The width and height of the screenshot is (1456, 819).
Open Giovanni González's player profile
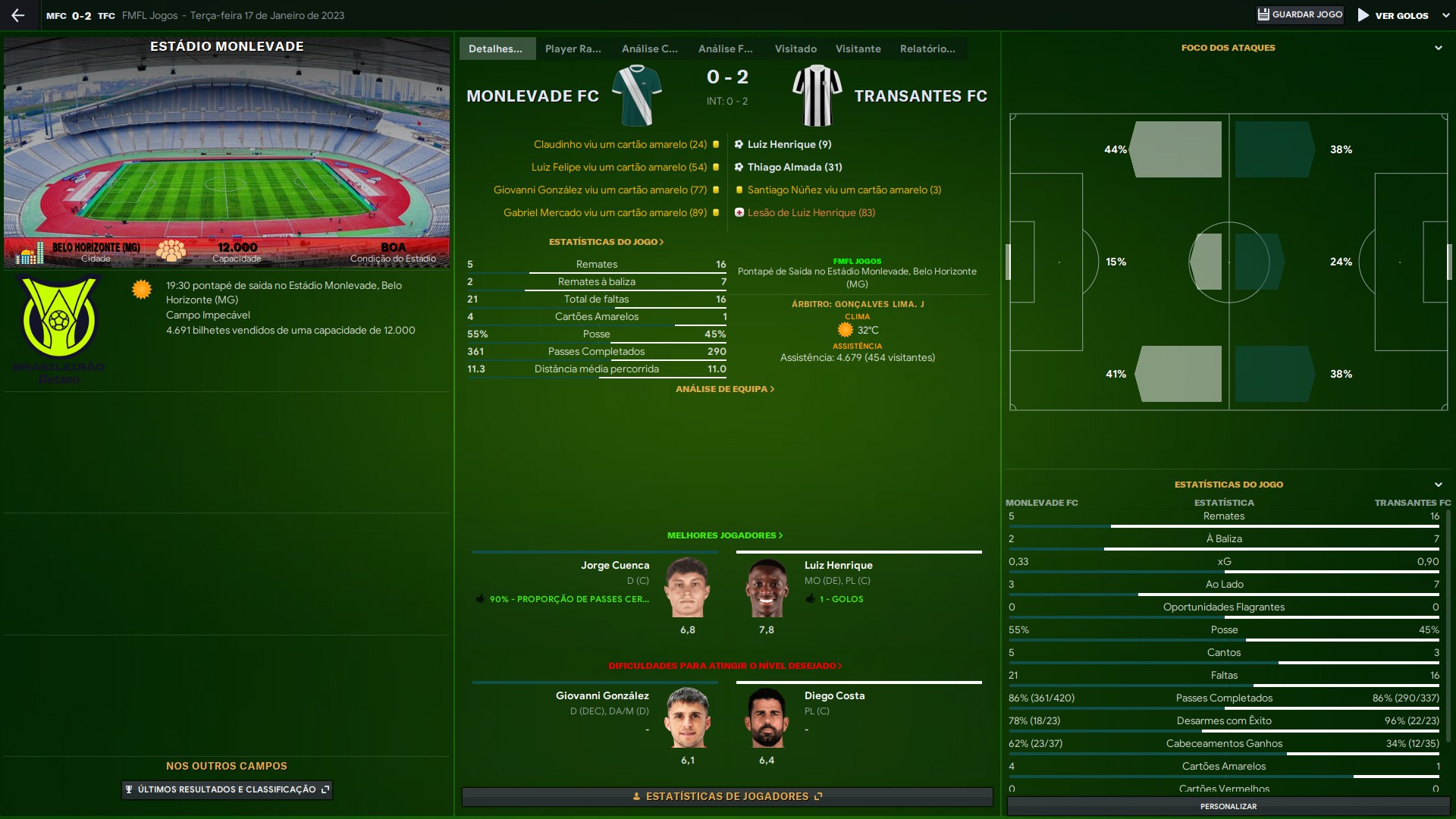pyautogui.click(x=602, y=695)
